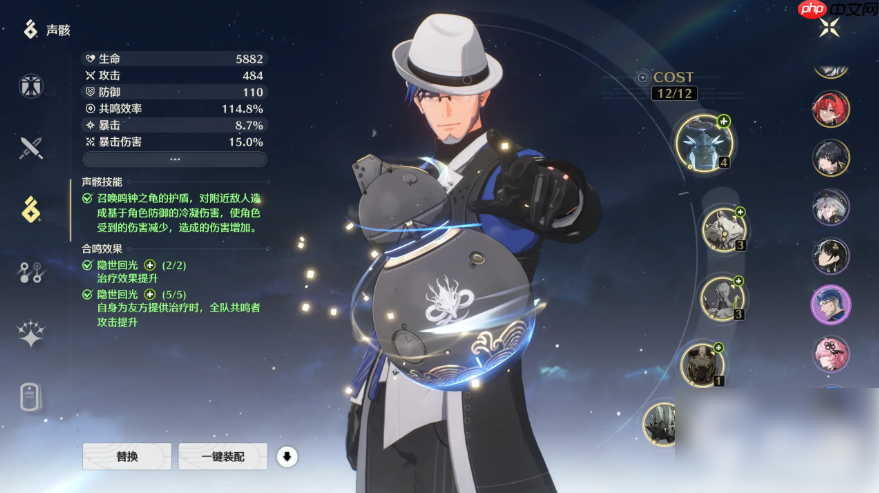Image resolution: width=879 pixels, height=493 pixels.
Task: Expand the stats list with the "..." bar
Action: (x=175, y=159)
